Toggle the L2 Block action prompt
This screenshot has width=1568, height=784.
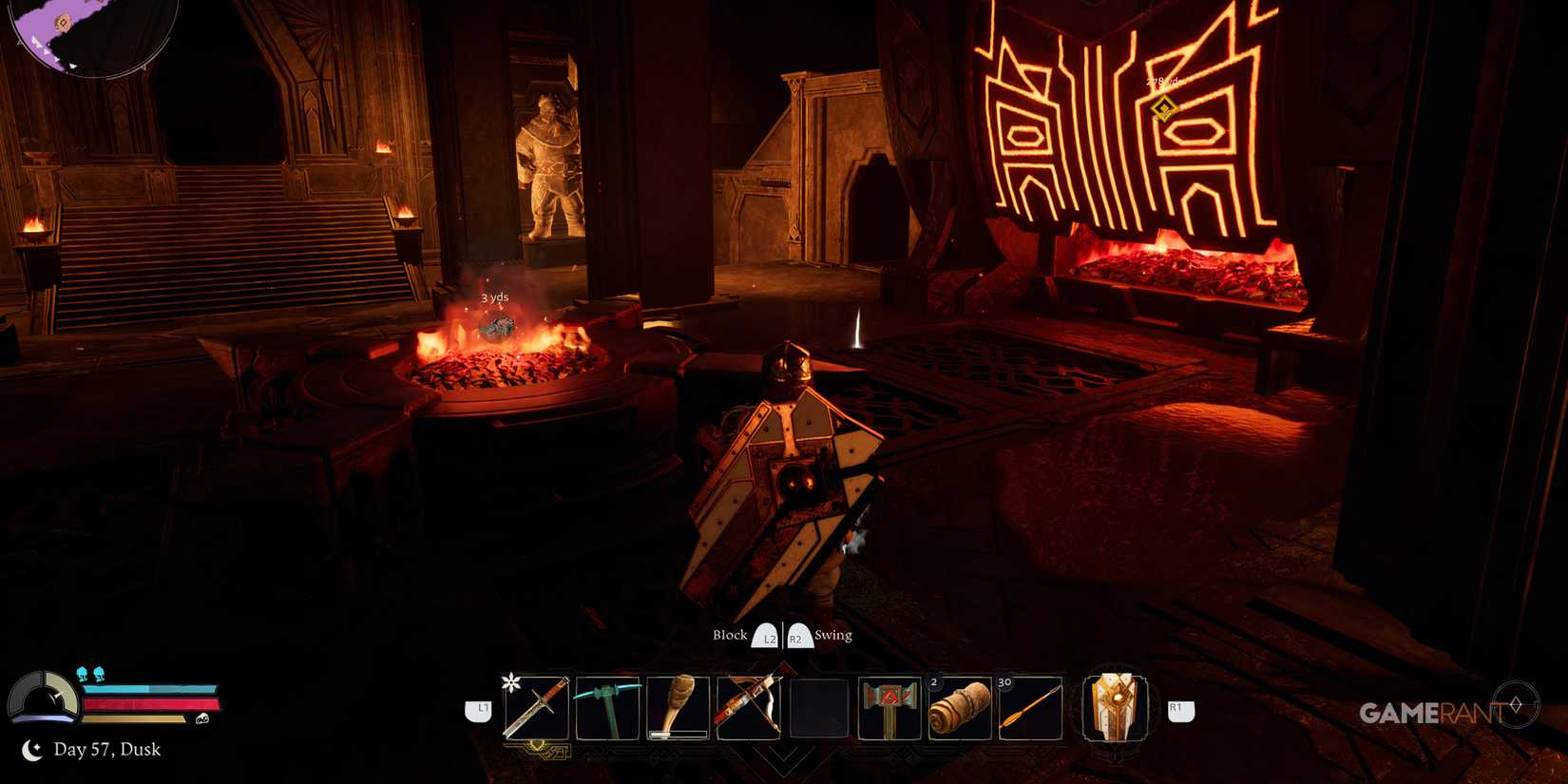point(766,635)
